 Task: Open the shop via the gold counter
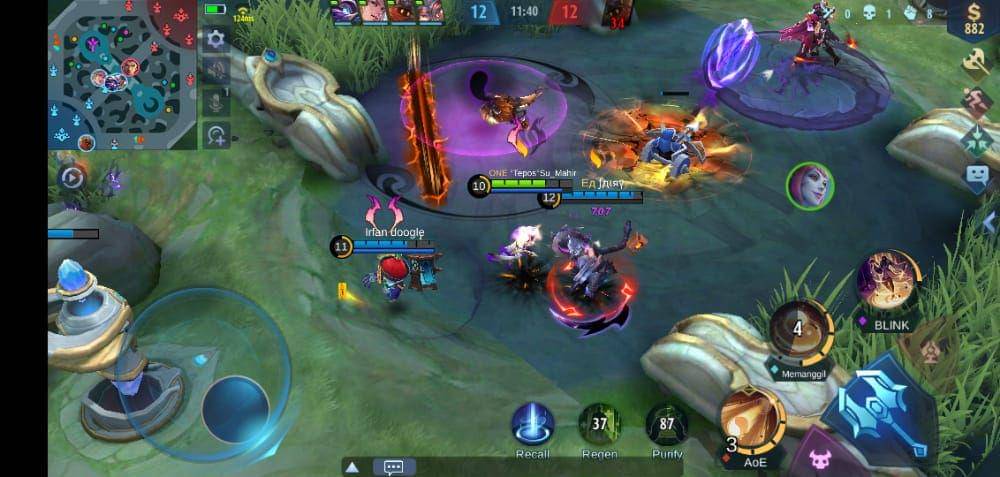973,19
